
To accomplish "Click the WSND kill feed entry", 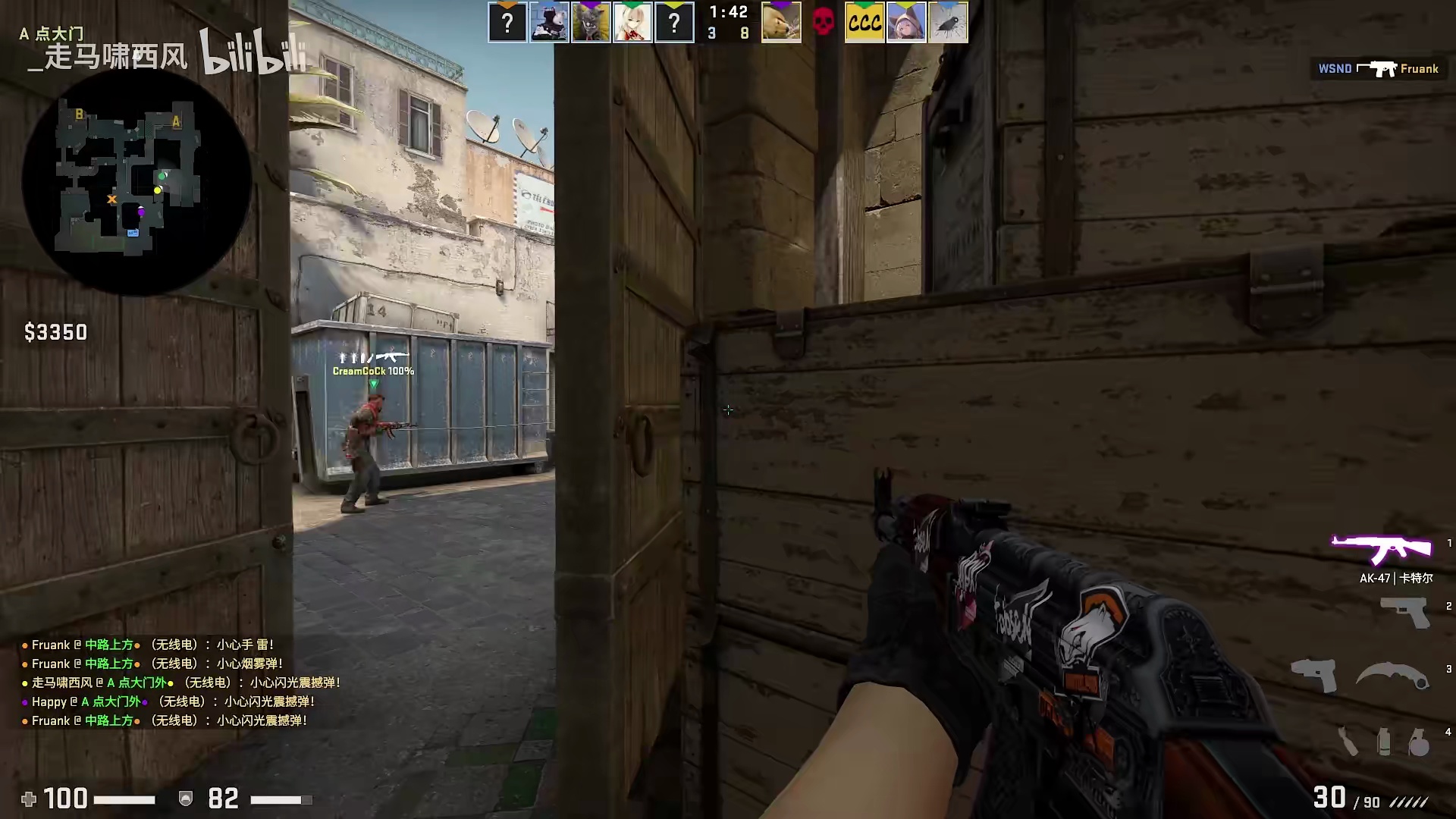I will click(1378, 69).
